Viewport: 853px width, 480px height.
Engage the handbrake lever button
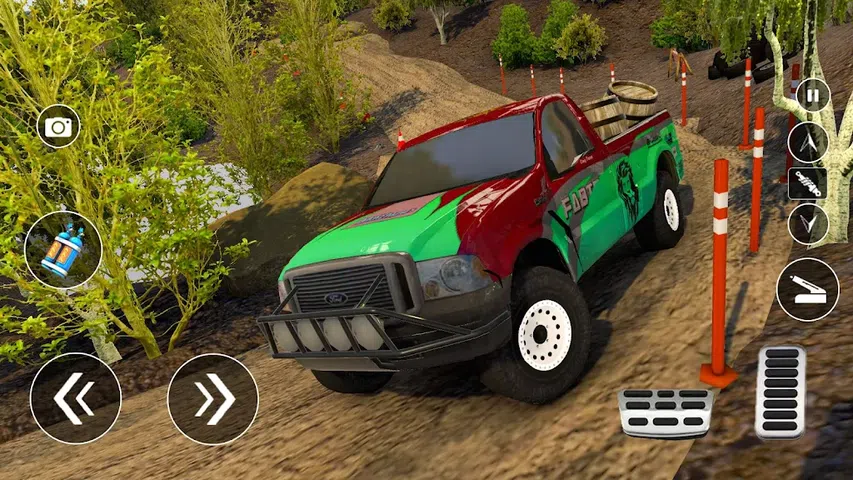pos(807,290)
